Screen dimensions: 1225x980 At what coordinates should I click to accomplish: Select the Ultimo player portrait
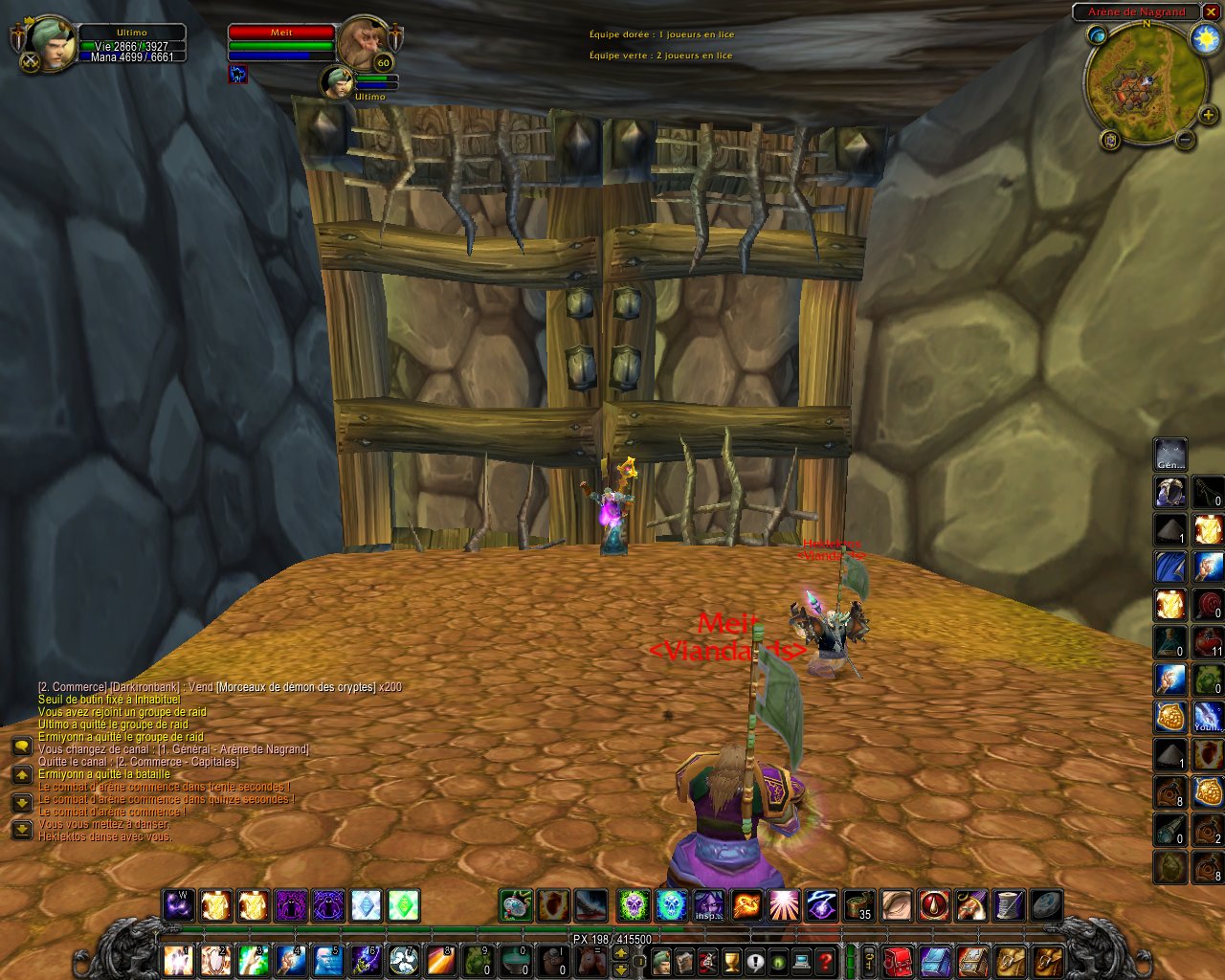point(50,45)
